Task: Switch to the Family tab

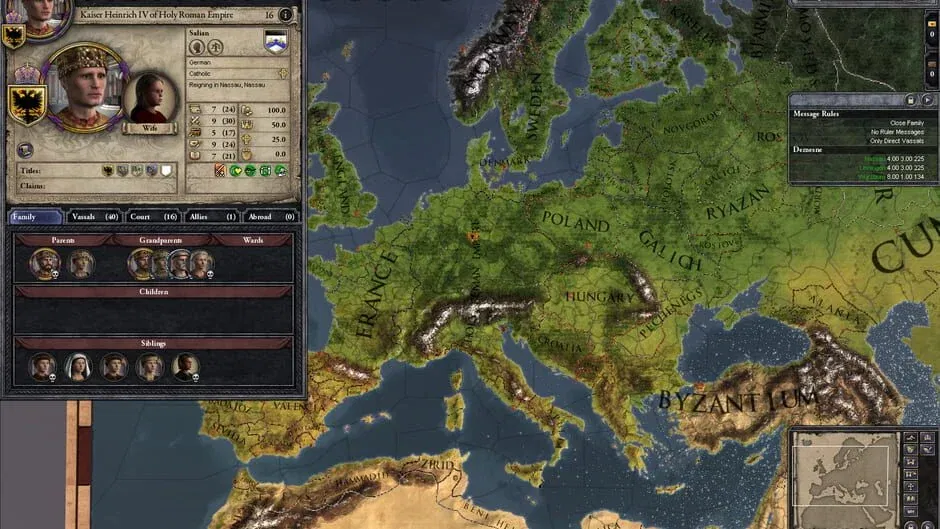Action: [36, 216]
